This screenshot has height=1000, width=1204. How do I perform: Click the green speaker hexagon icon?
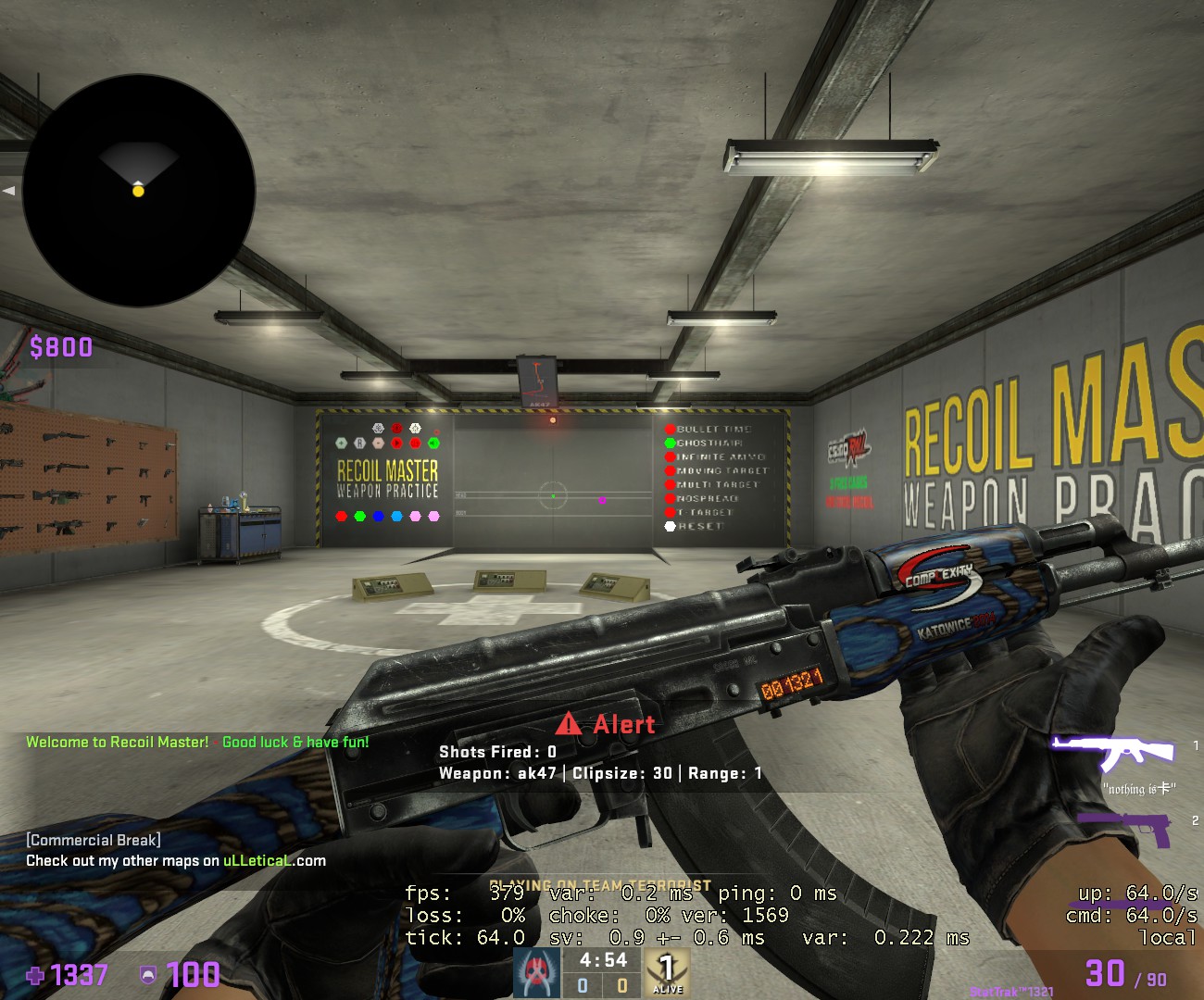pyautogui.click(x=433, y=444)
